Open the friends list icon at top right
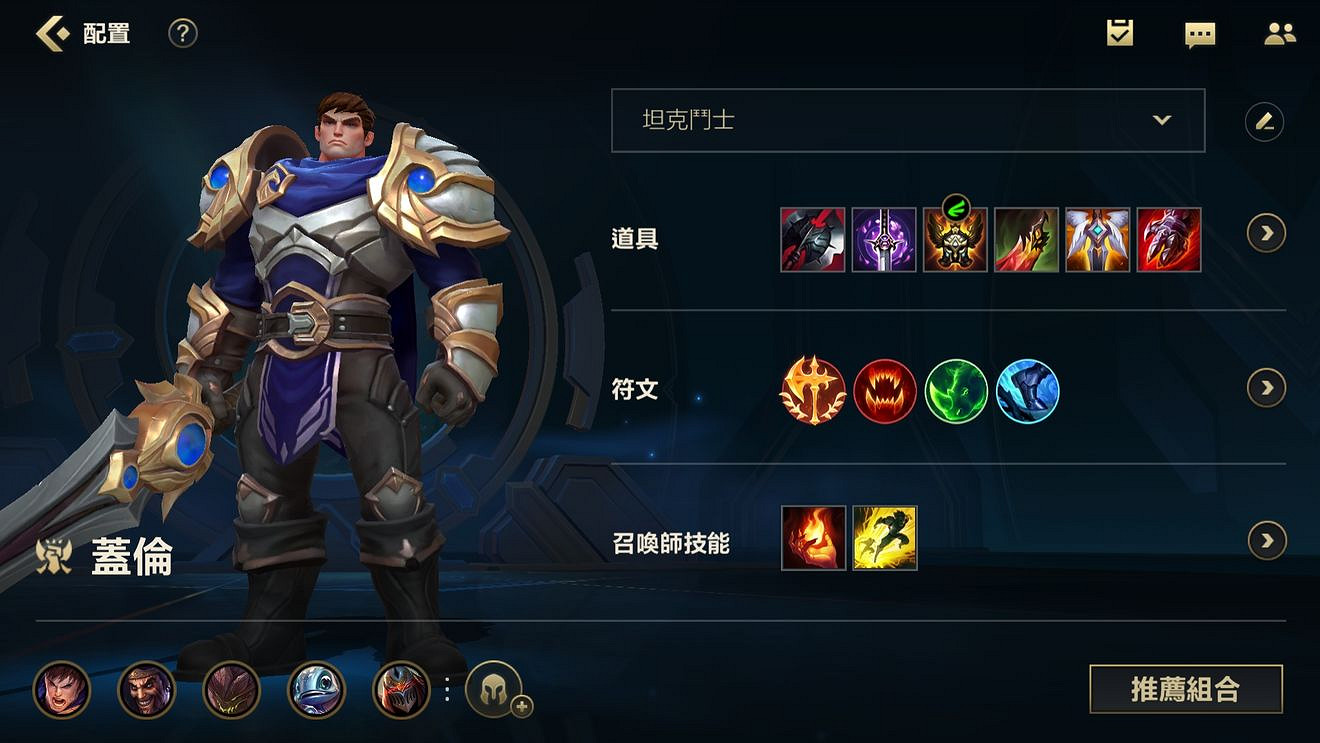1320x743 pixels. 1280,33
